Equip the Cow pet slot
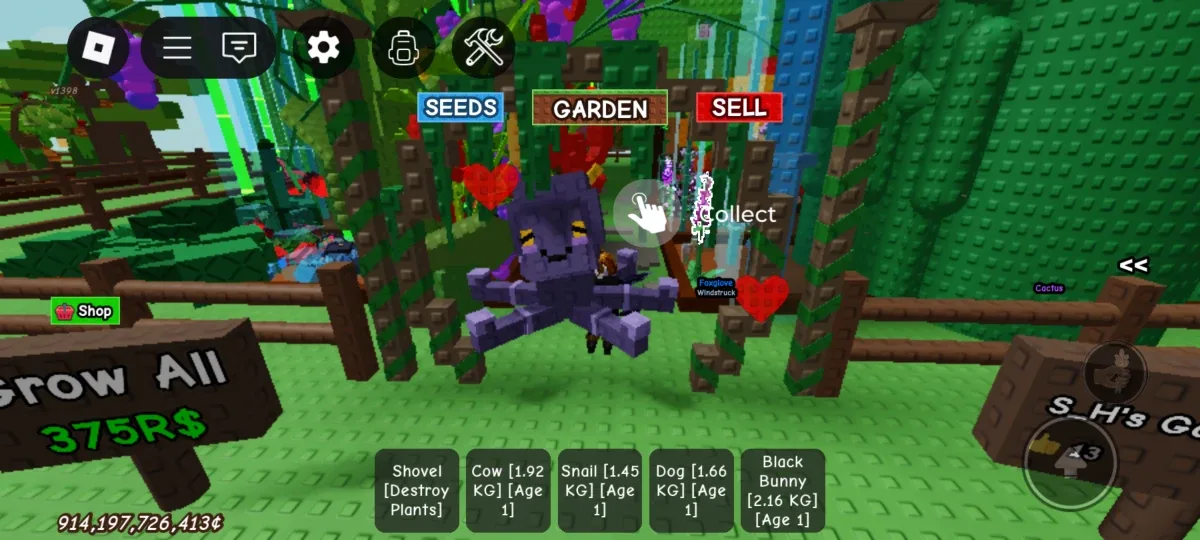The width and height of the screenshot is (1200, 540). (508, 490)
